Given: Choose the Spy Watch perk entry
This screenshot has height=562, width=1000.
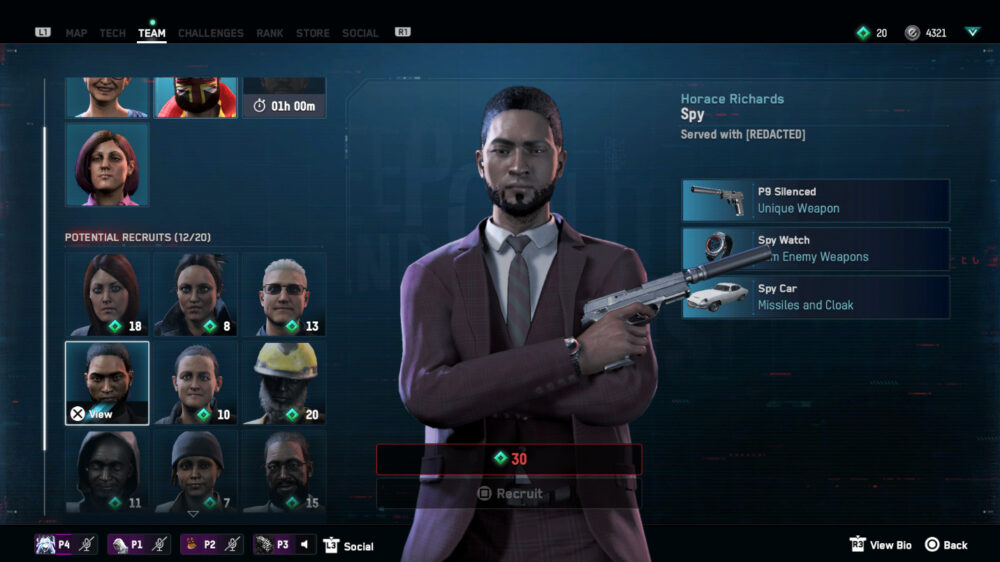Looking at the screenshot, I should click(815, 248).
